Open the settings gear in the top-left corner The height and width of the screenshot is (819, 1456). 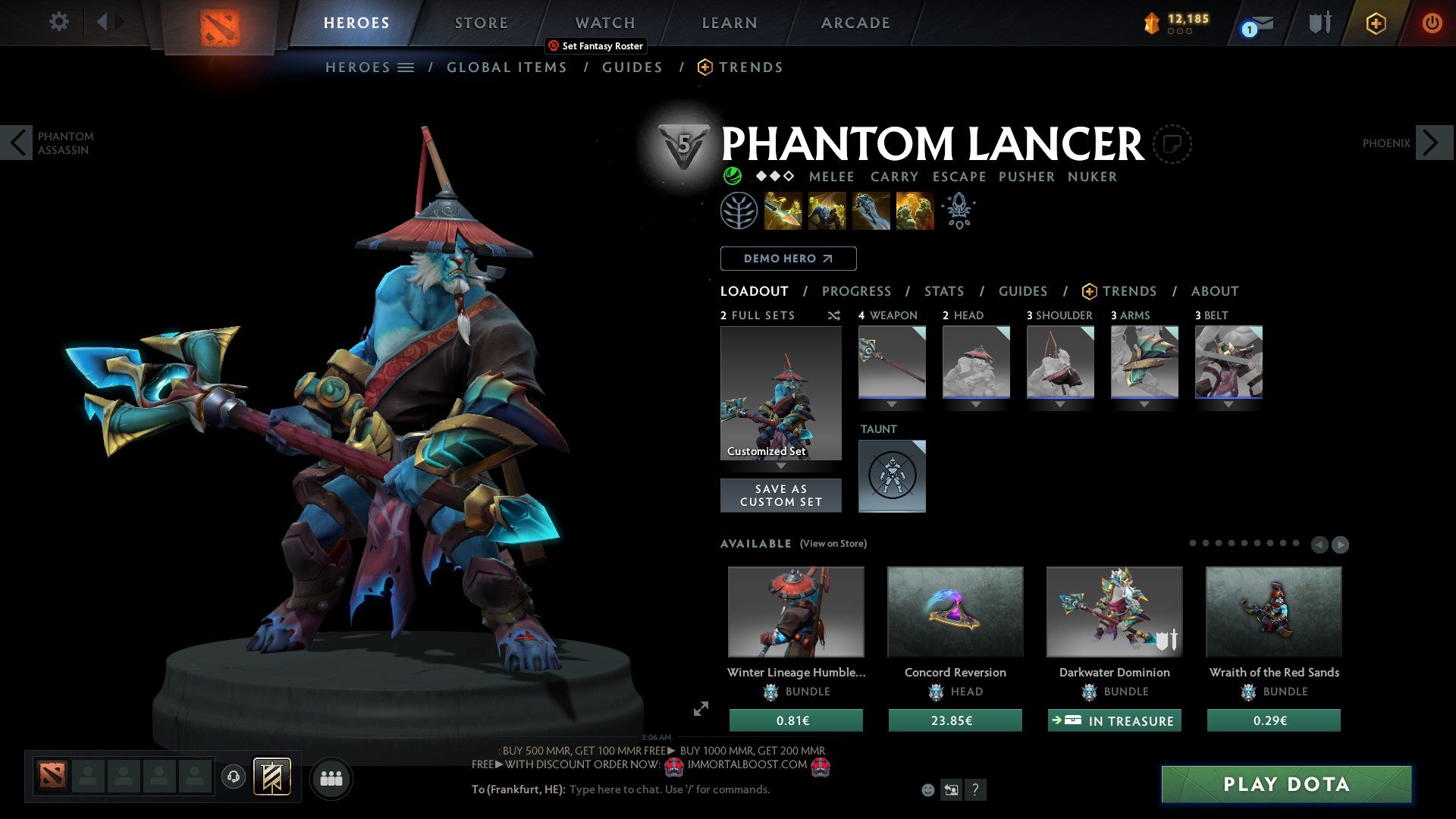(x=58, y=22)
